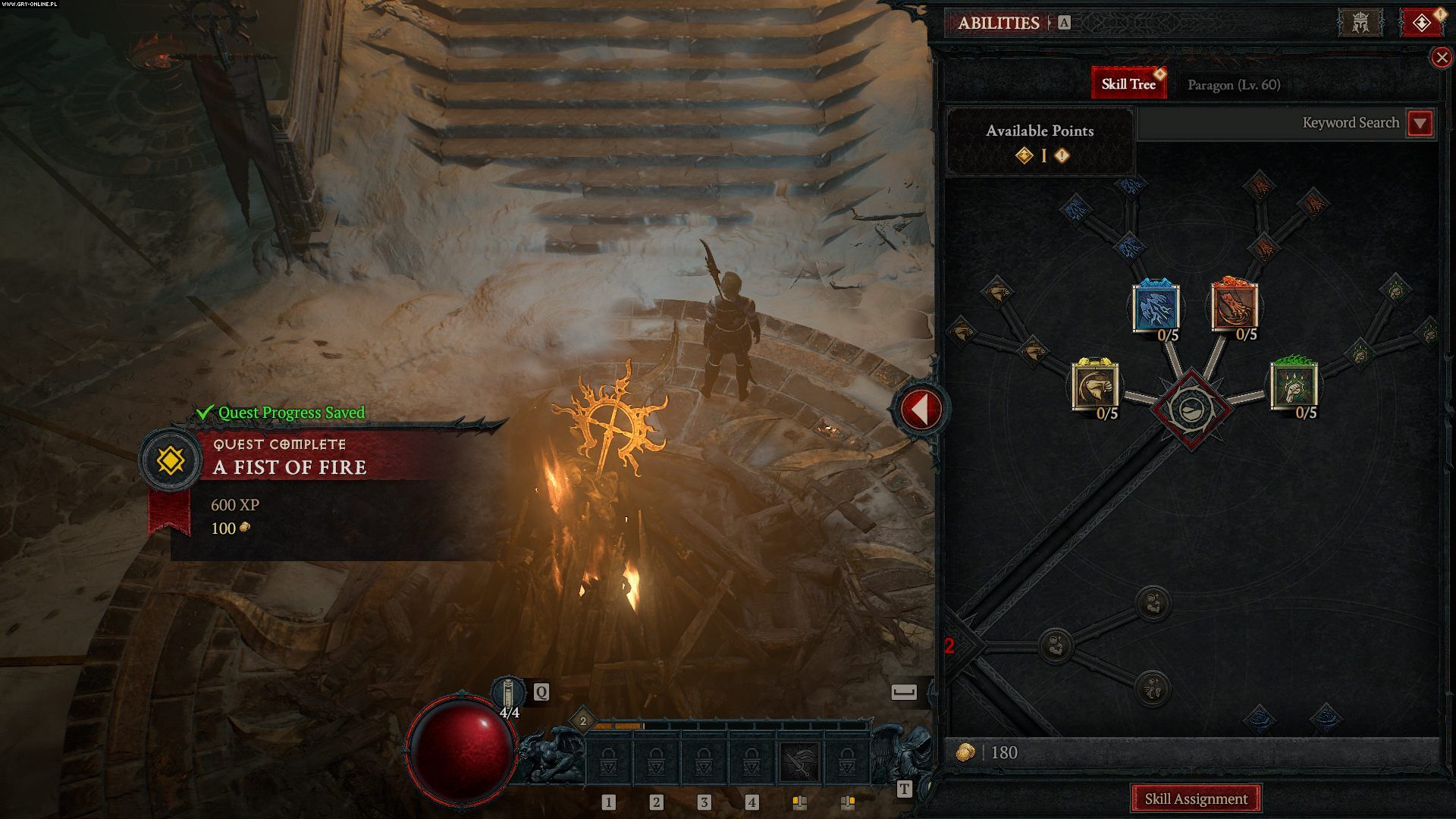Open the character equipment panel icon
This screenshot has height=819, width=1456.
1360,23
